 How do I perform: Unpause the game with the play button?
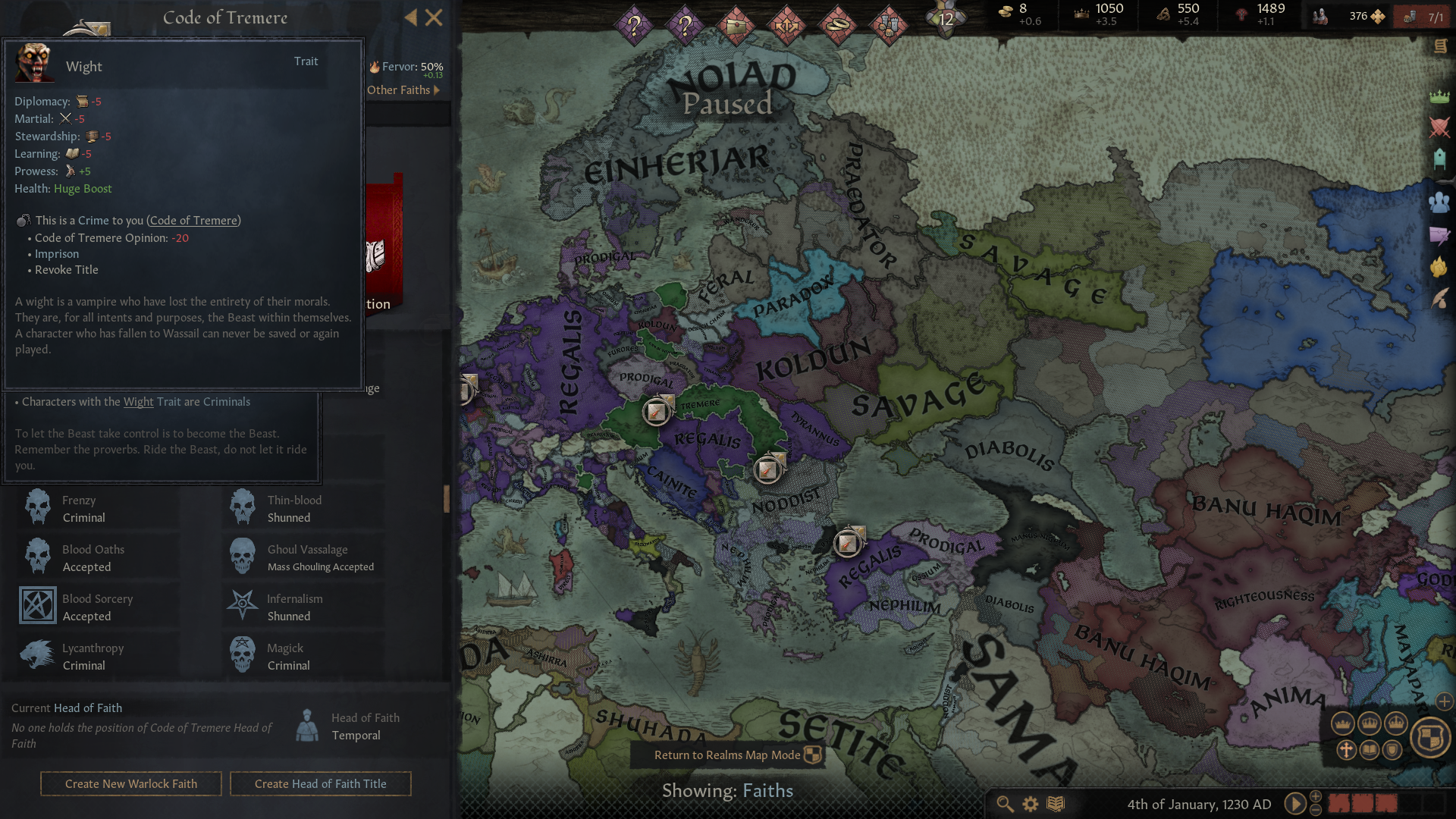(1295, 804)
